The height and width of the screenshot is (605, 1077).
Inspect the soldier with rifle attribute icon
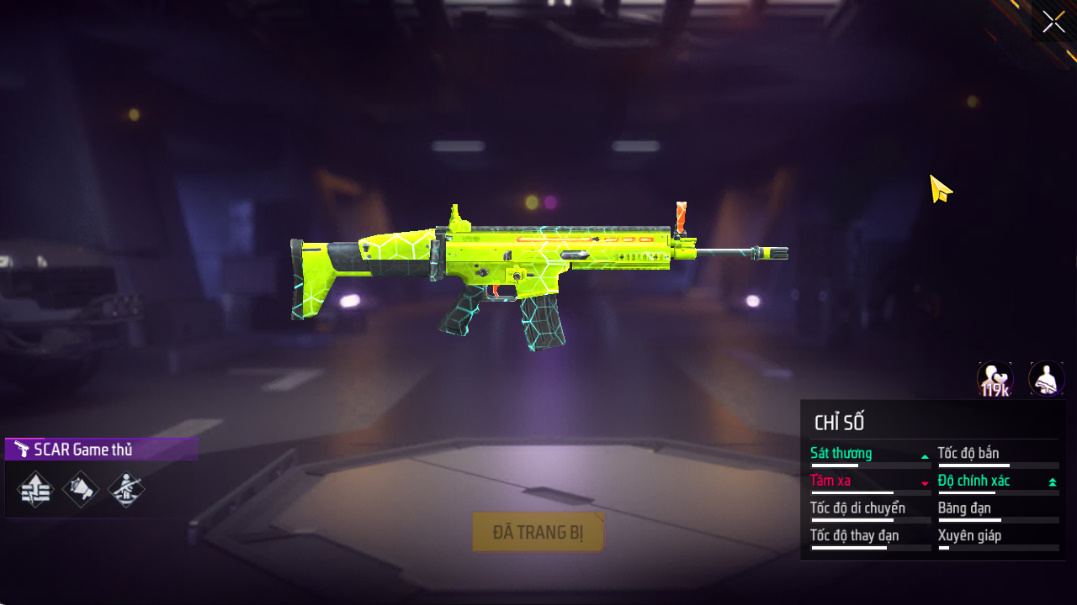click(x=126, y=490)
